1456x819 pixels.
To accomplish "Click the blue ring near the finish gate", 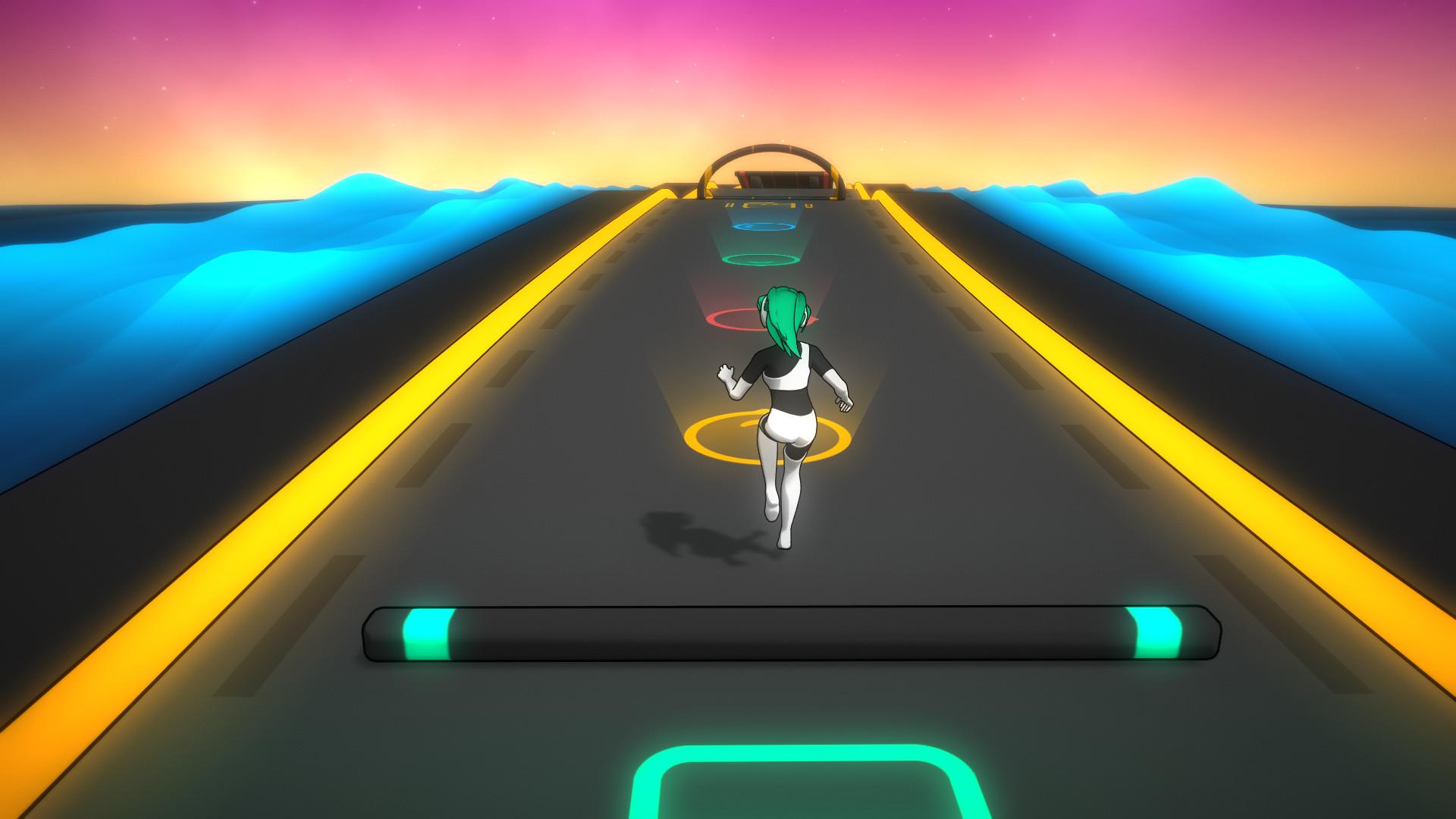I will tap(762, 226).
